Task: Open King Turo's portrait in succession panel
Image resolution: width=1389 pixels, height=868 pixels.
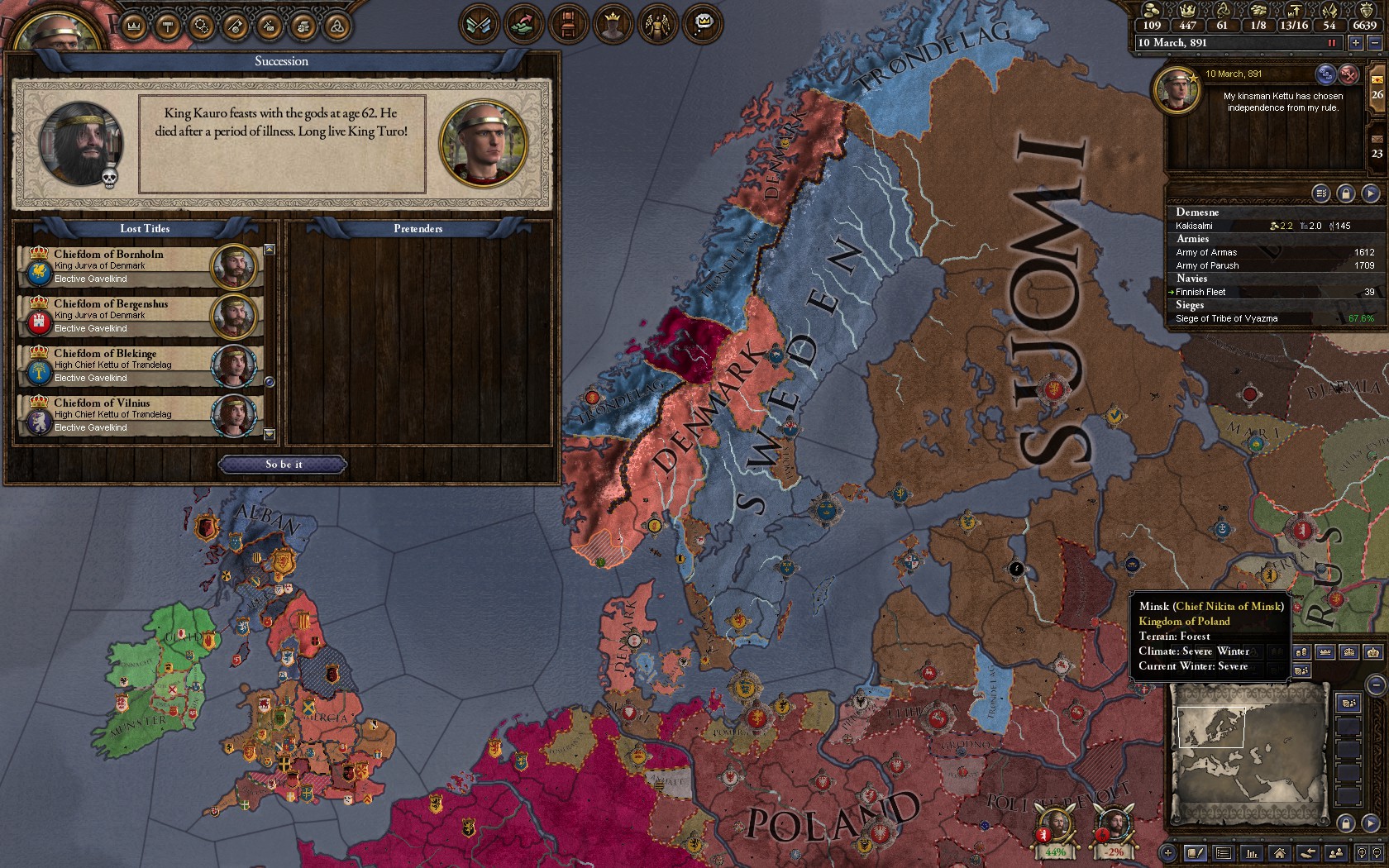Action: click(x=484, y=143)
